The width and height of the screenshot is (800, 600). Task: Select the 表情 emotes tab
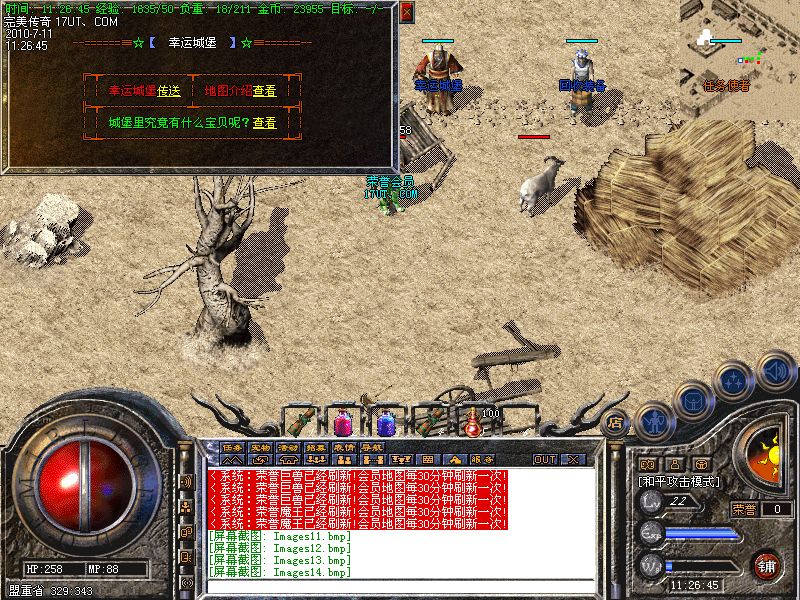[x=344, y=447]
